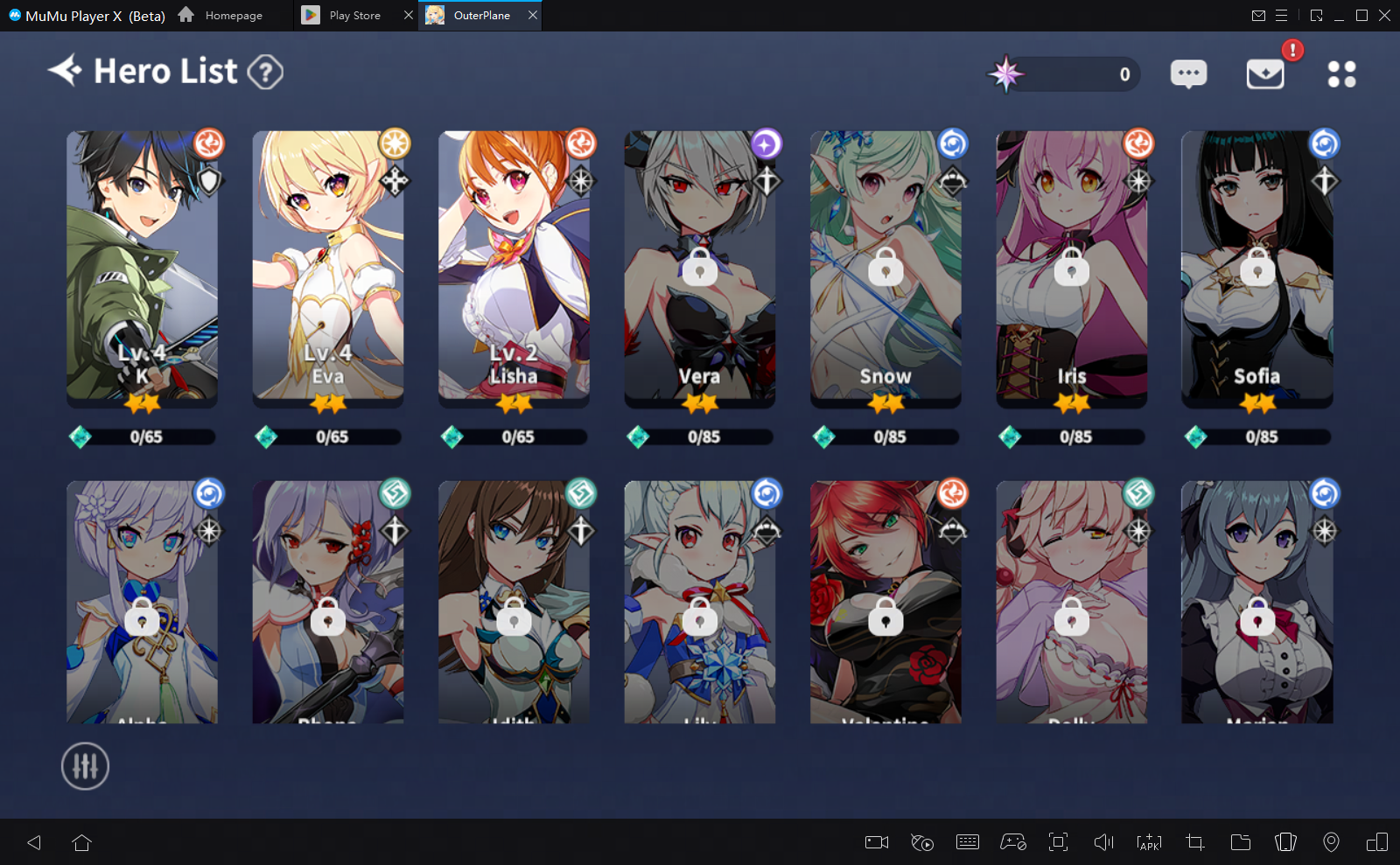
Task: Open the hero filter sliders button
Action: pos(86,766)
